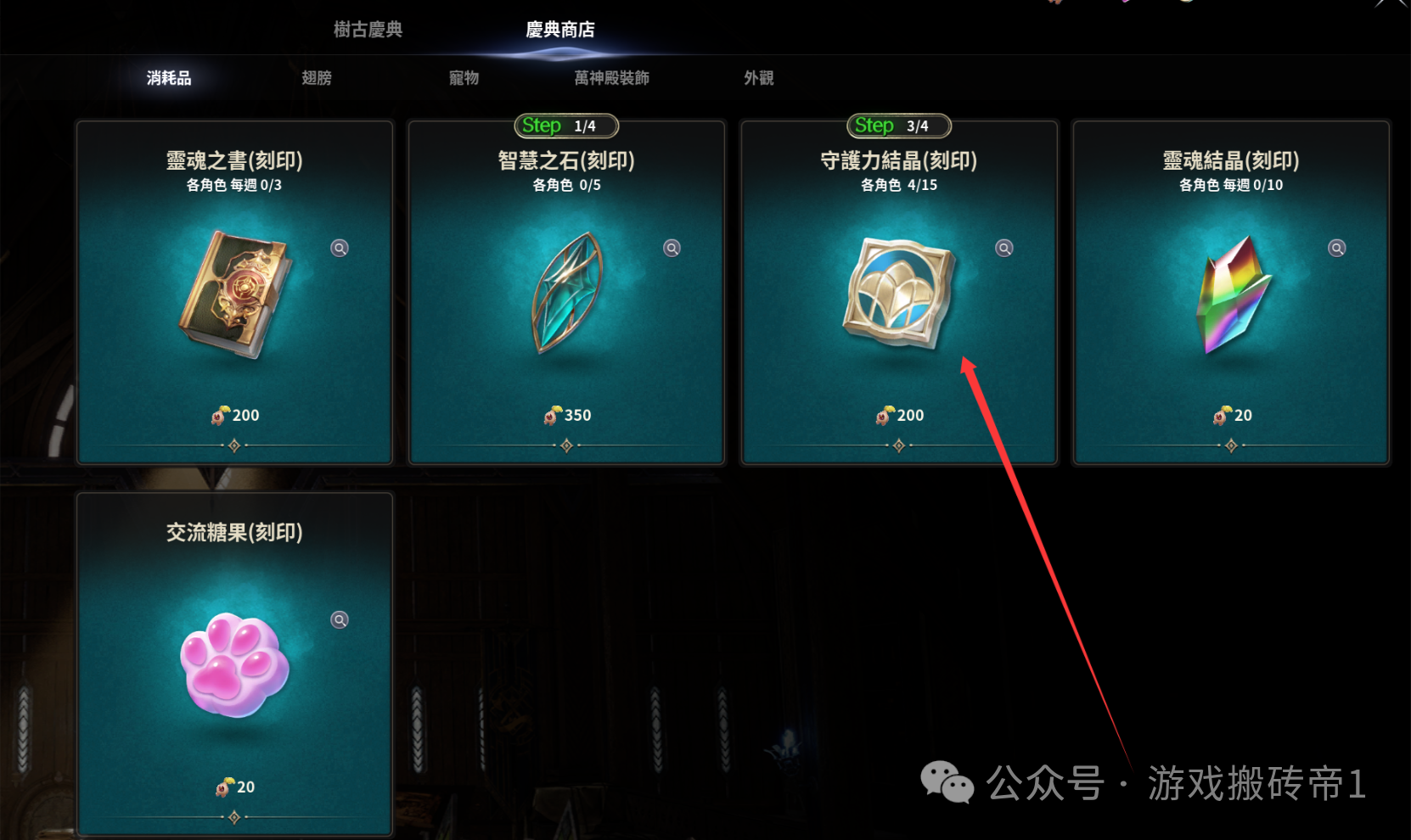This screenshot has width=1411, height=840.
Task: Switch to the 外觀 tab
Action: pyautogui.click(x=756, y=77)
